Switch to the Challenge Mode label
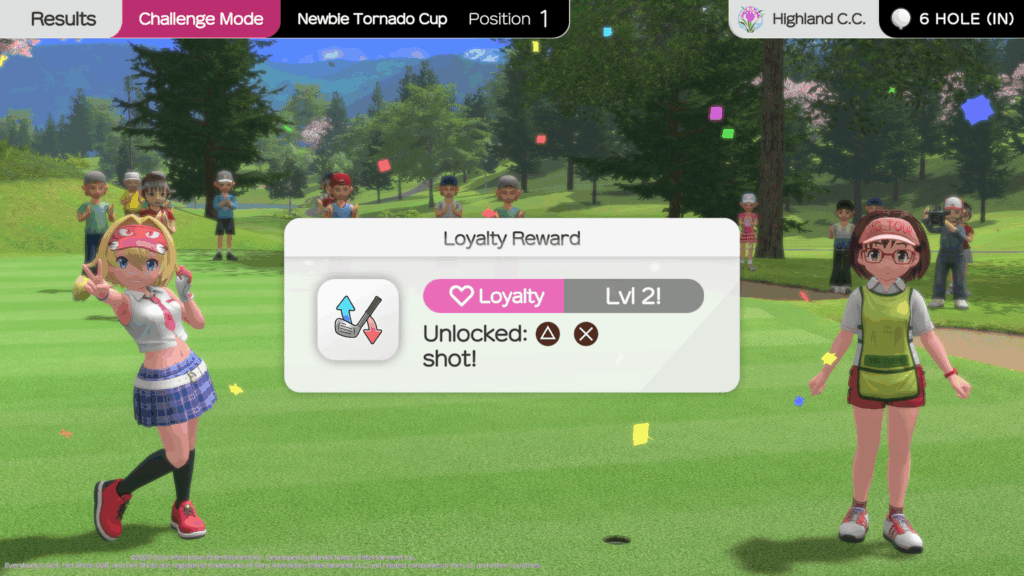The image size is (1024, 576). [201, 19]
